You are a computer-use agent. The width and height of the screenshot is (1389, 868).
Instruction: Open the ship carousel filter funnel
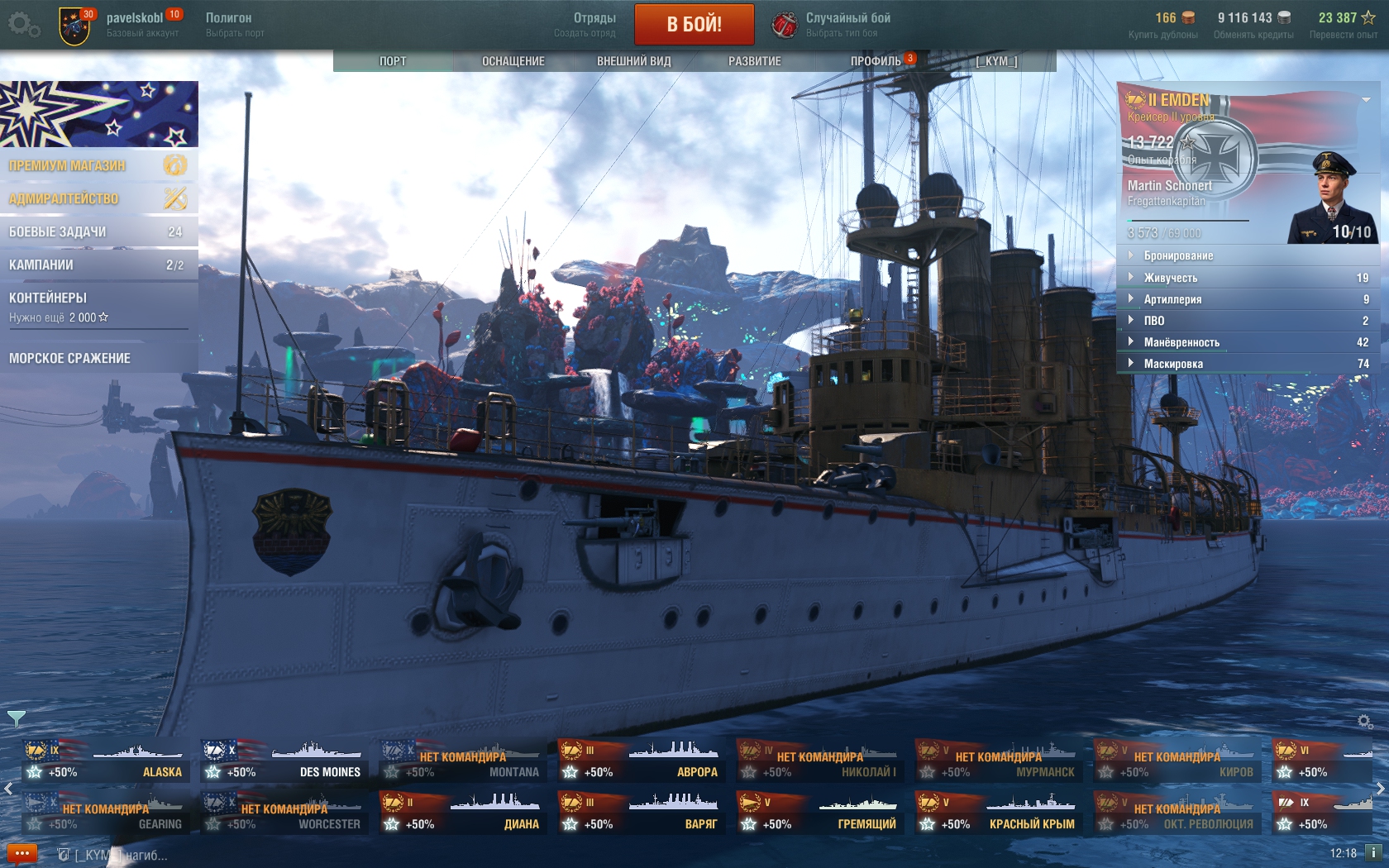coord(16,718)
